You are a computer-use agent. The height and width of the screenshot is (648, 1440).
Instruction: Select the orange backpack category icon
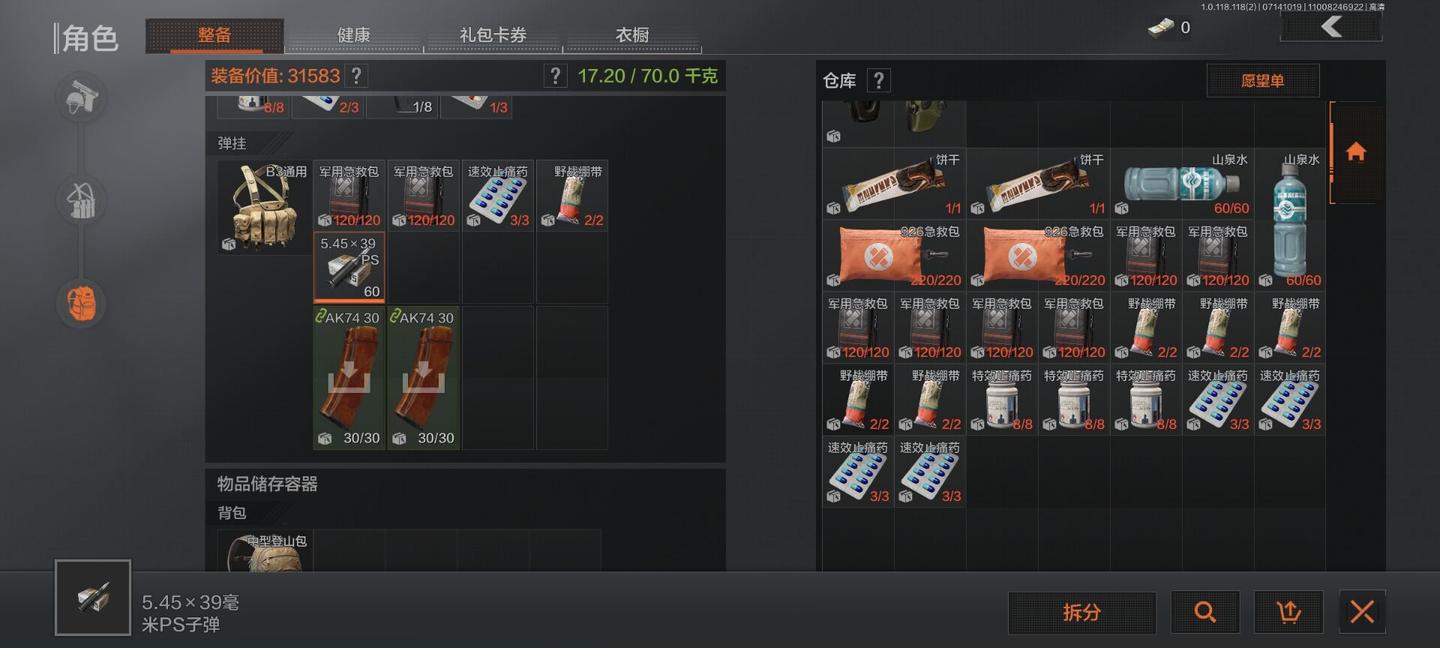pos(81,302)
